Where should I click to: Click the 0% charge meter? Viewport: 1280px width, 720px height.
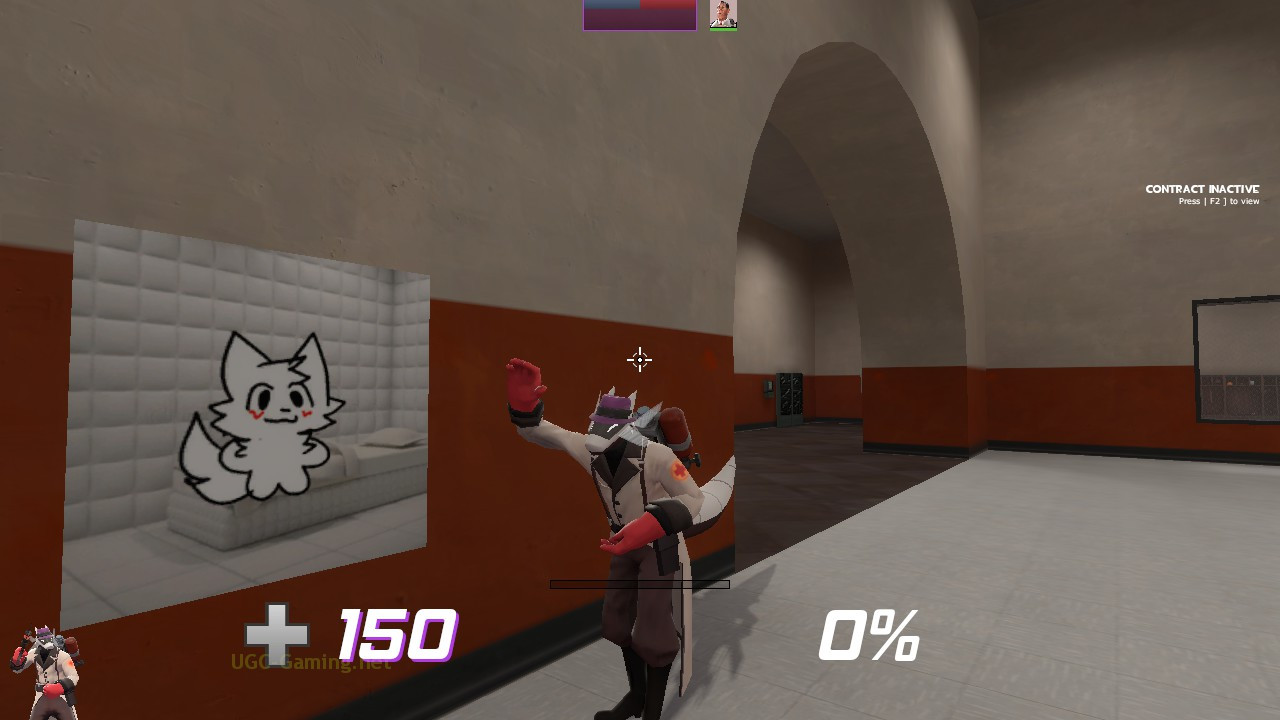pos(868,633)
